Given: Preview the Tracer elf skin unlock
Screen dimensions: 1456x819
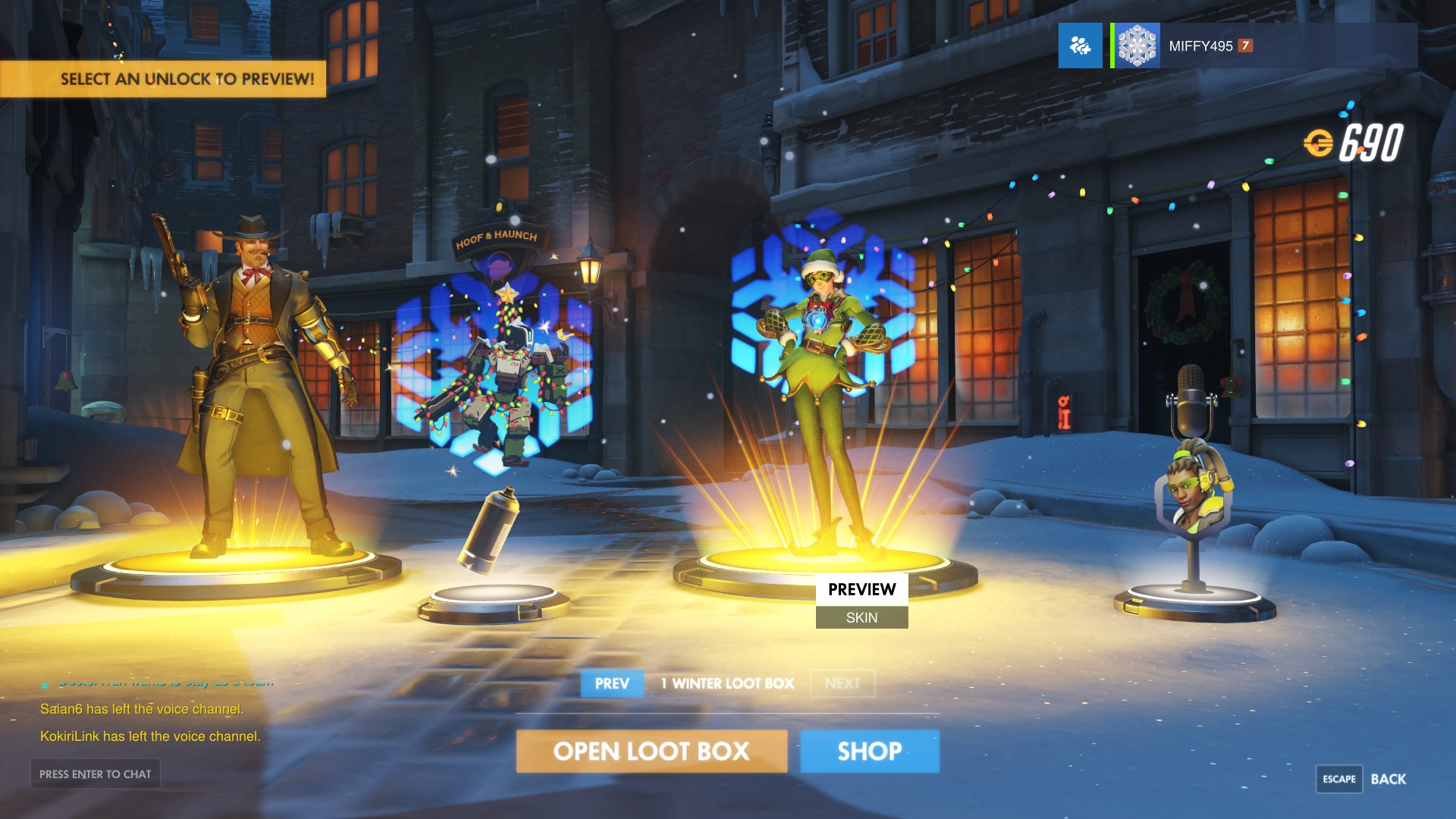Looking at the screenshot, I should coord(823,394).
